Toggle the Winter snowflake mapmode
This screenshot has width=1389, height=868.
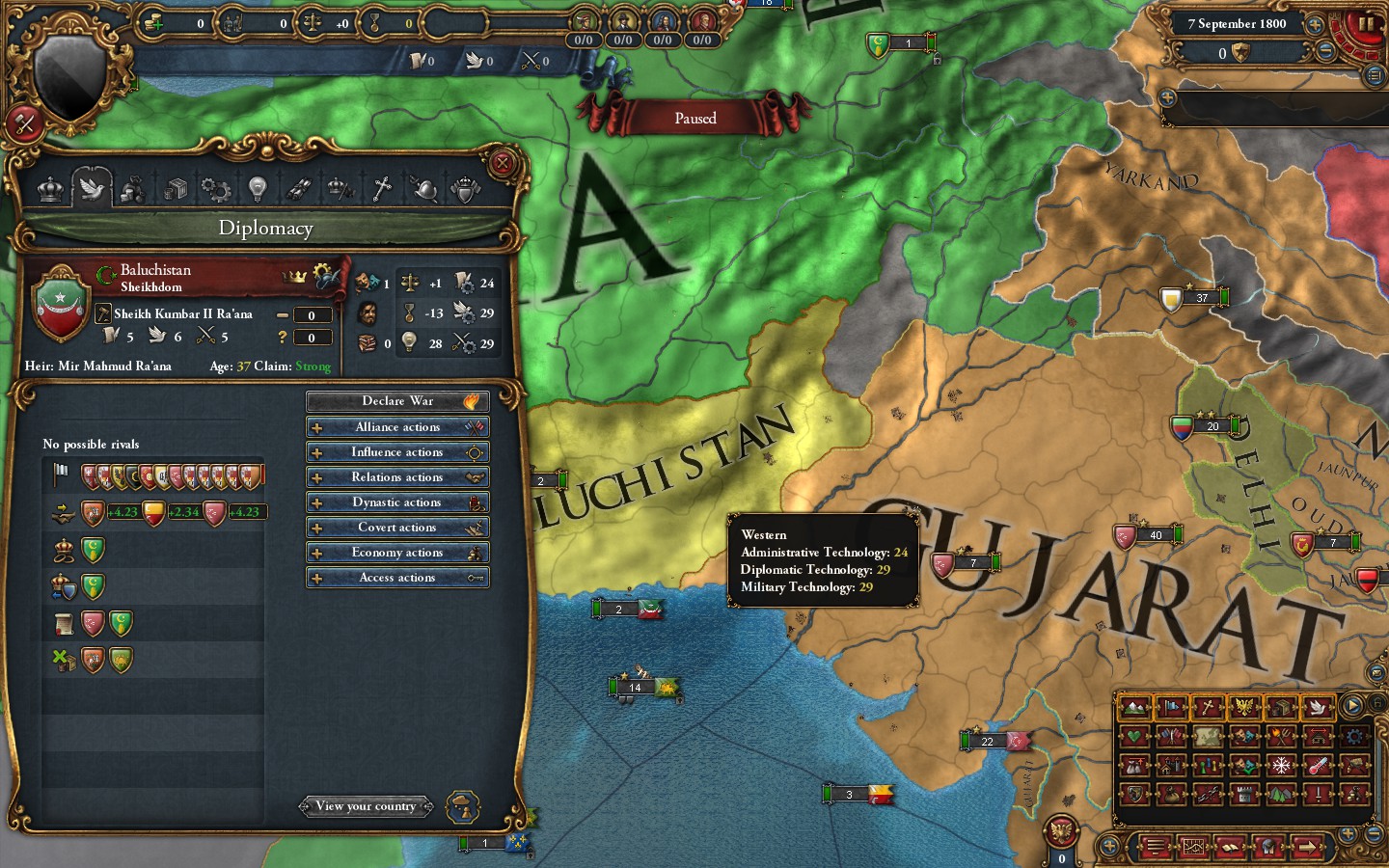(x=1281, y=765)
